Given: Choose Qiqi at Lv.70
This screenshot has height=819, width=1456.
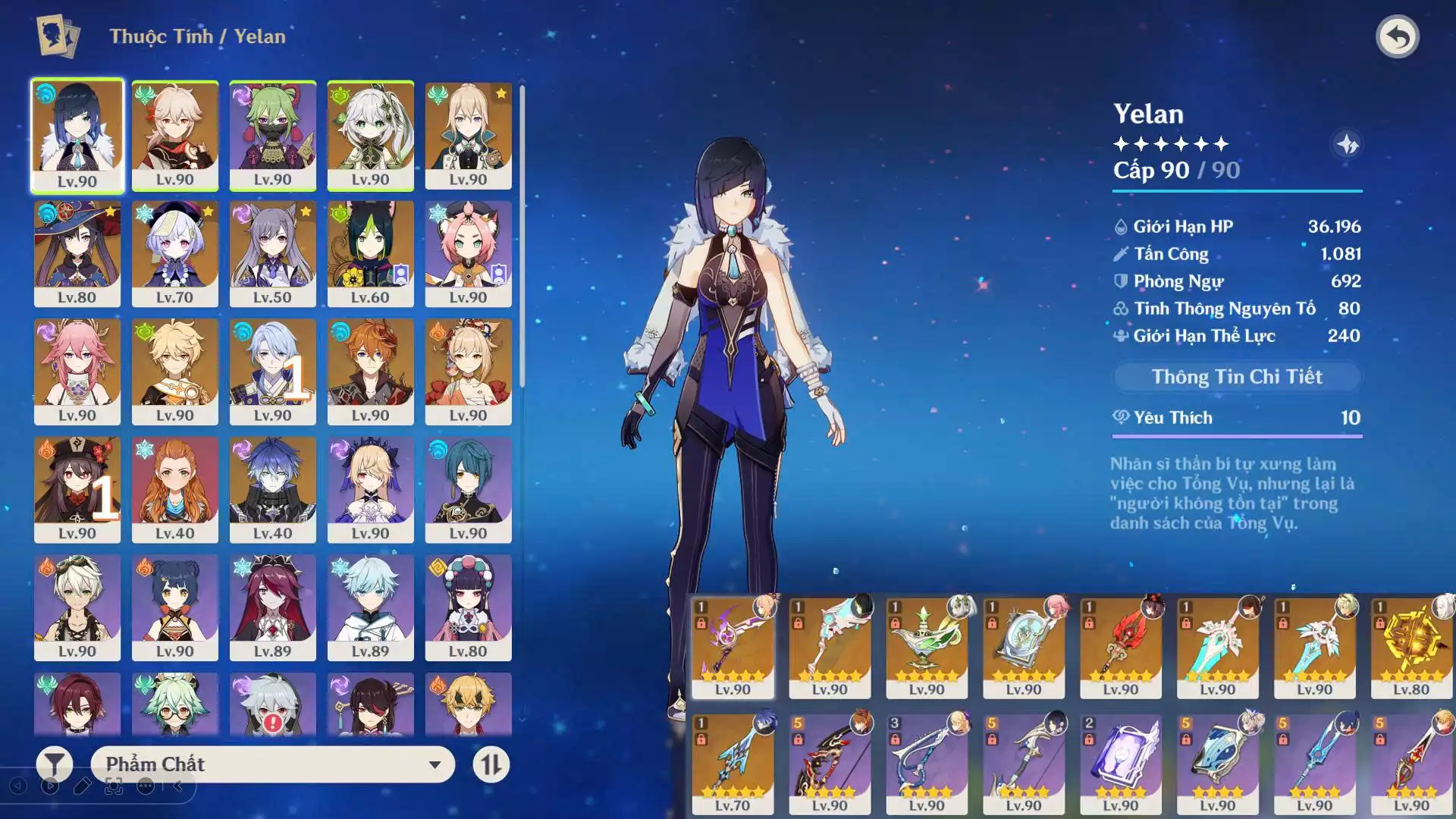Looking at the screenshot, I should pyautogui.click(x=174, y=253).
